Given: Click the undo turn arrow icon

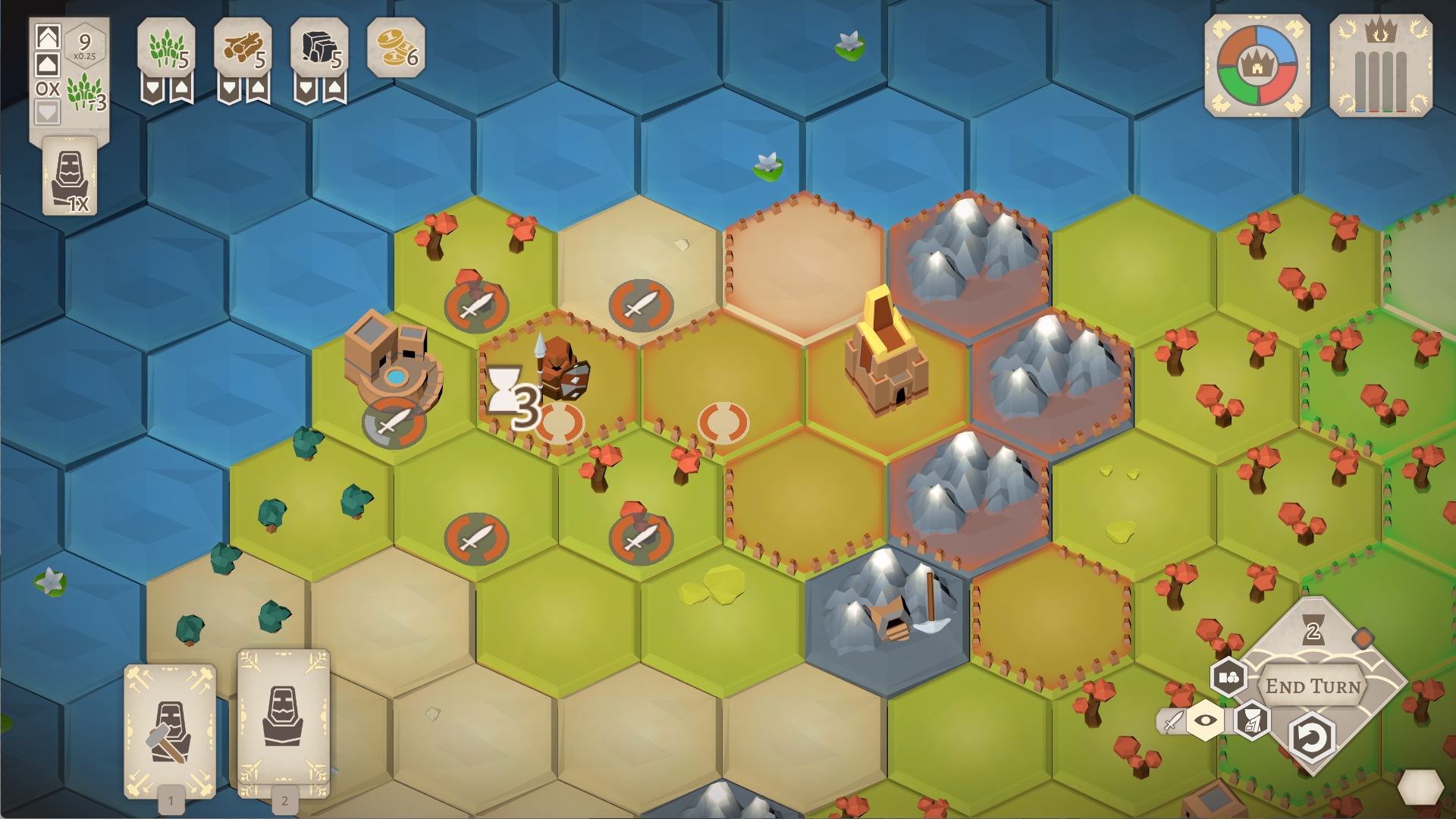Looking at the screenshot, I should coord(1313,735).
